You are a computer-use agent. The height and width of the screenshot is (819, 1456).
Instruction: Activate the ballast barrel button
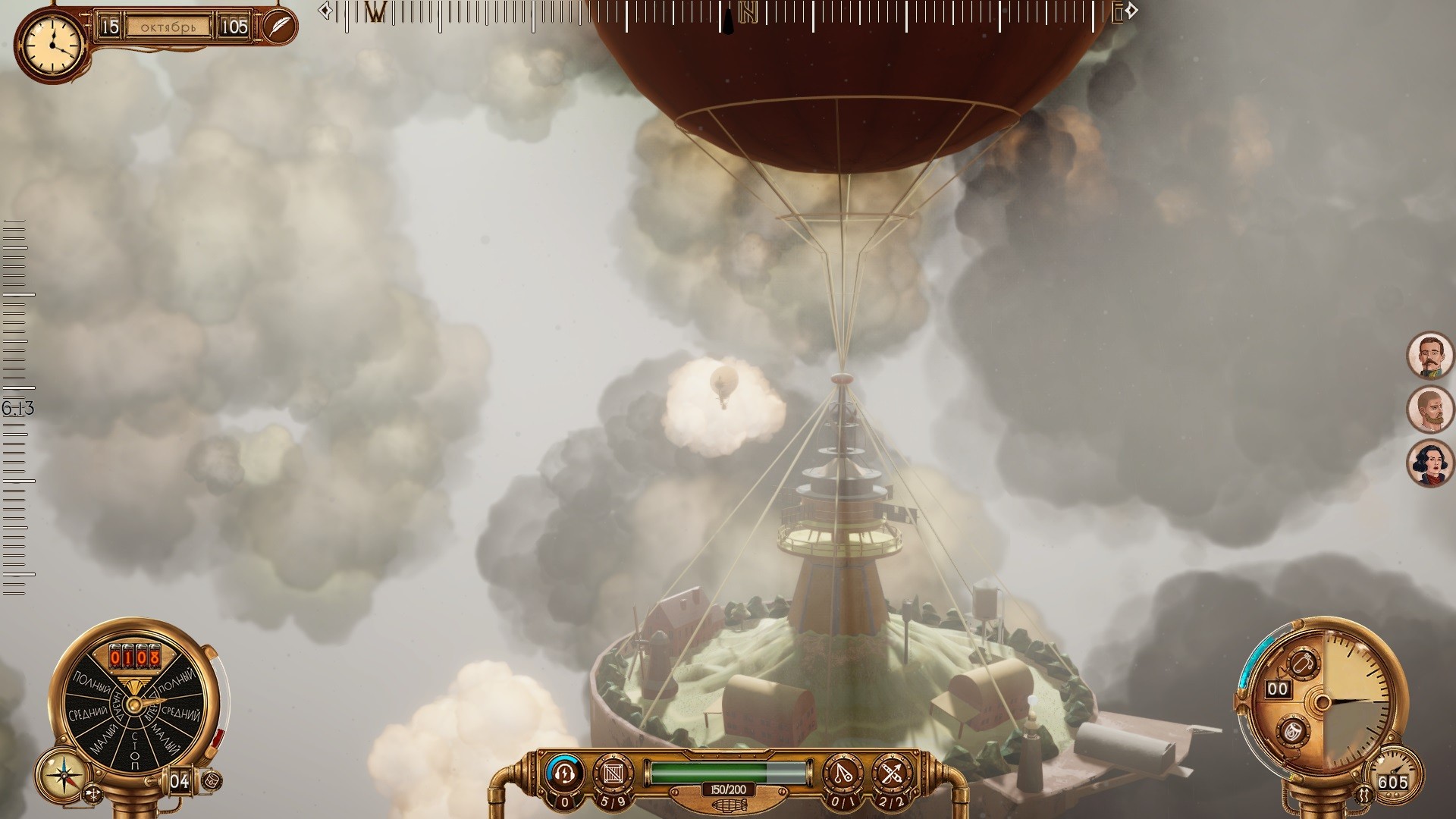point(1292,732)
